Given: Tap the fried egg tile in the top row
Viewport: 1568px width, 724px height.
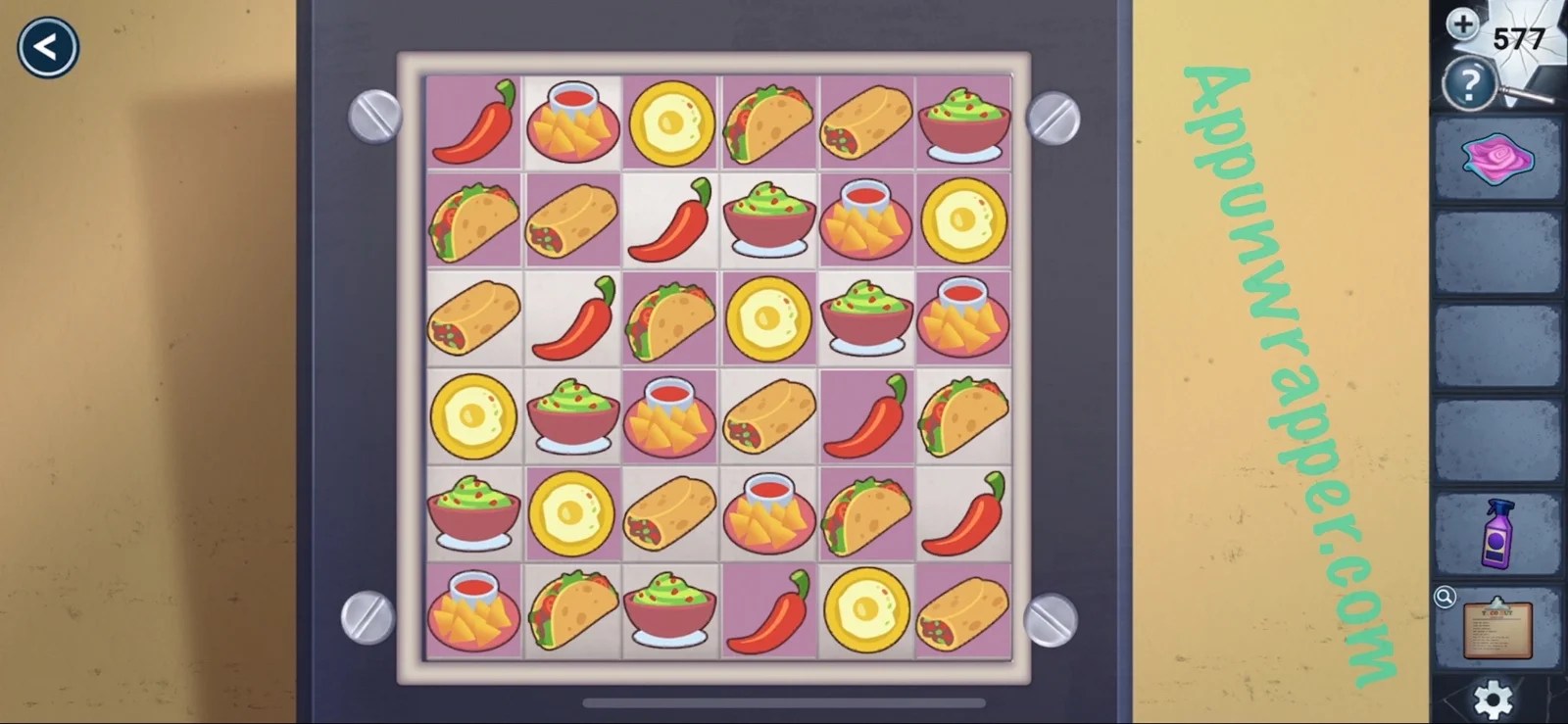Looking at the screenshot, I should tap(670, 122).
